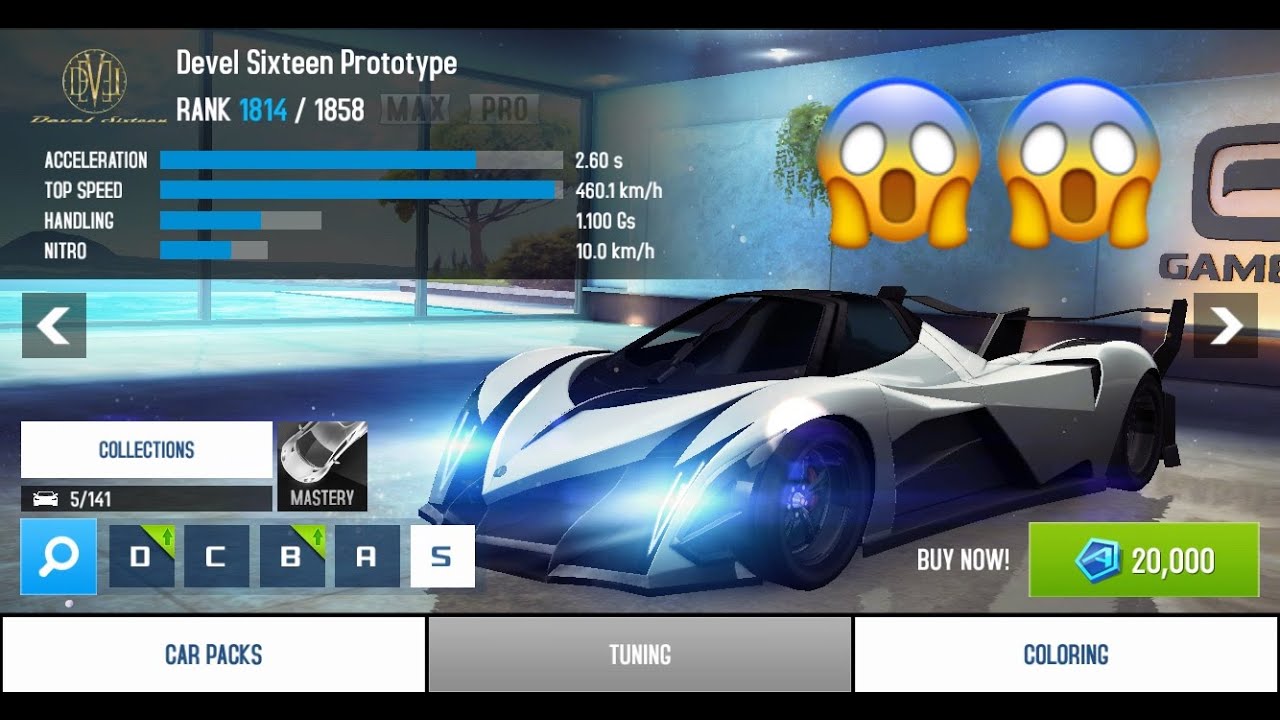Show the next car with right arrow
Screen dimensions: 1280x720
click(x=1226, y=326)
